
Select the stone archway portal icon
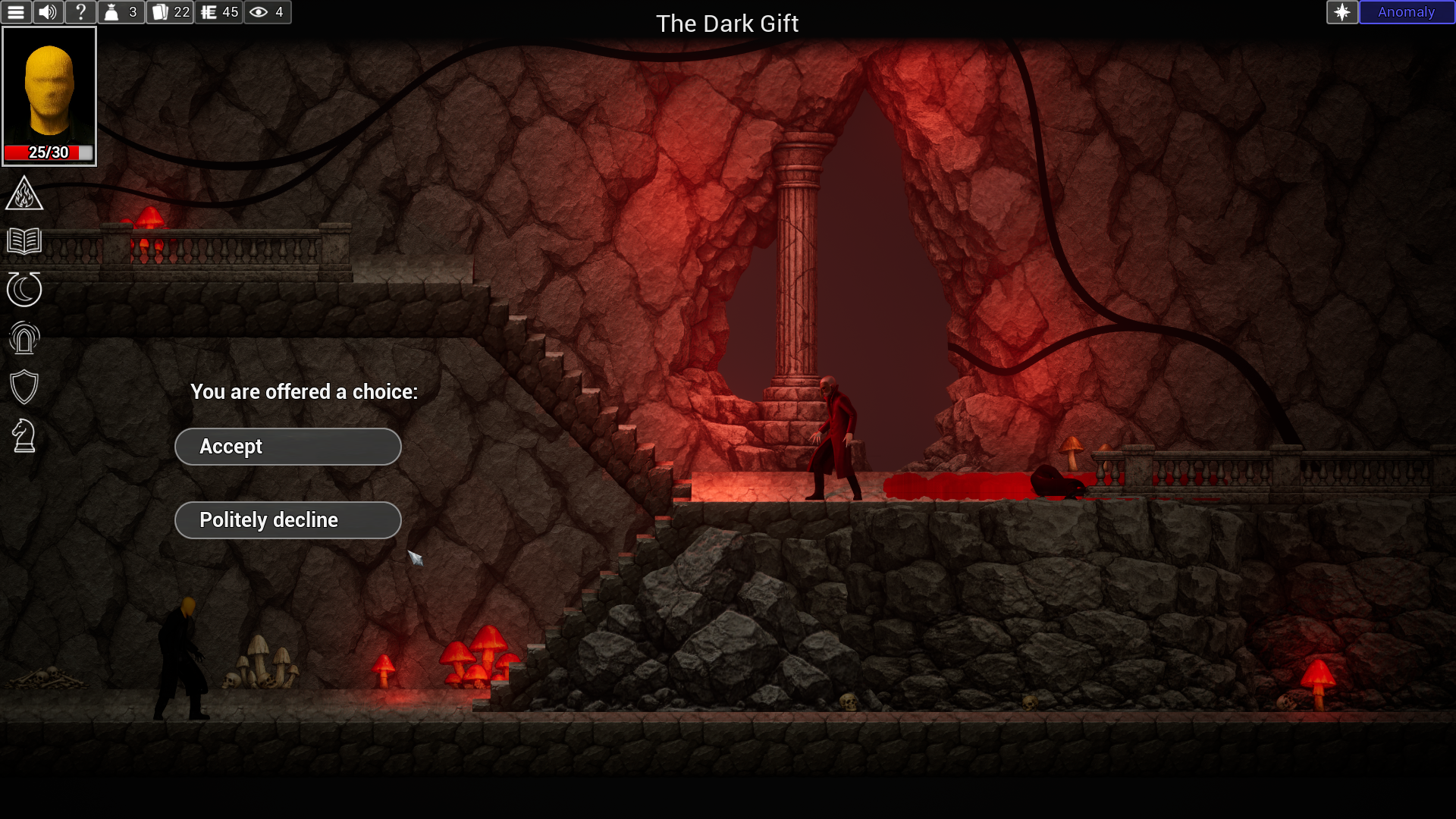(x=24, y=338)
